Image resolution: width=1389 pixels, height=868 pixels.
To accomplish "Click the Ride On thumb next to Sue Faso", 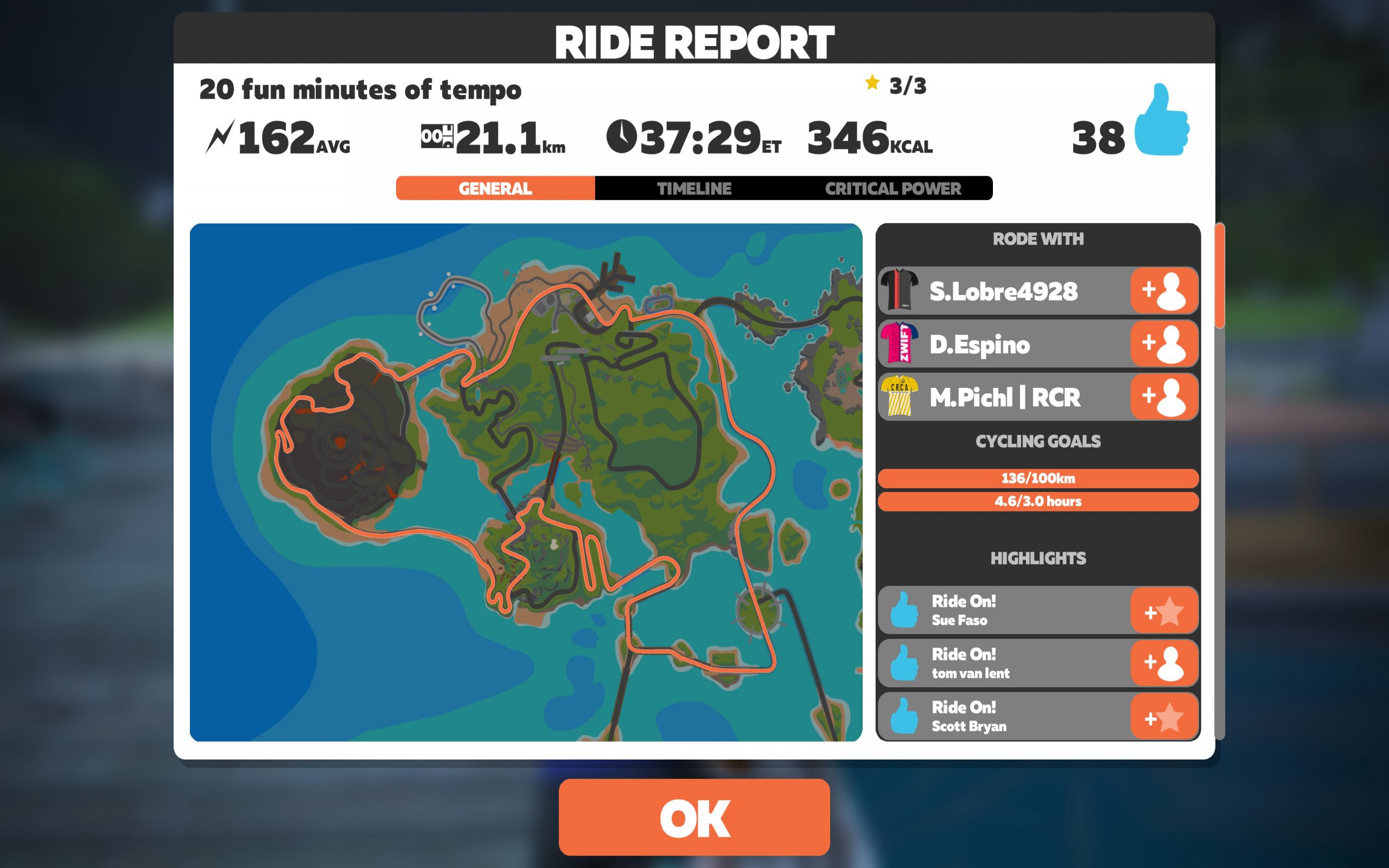I will [906, 610].
